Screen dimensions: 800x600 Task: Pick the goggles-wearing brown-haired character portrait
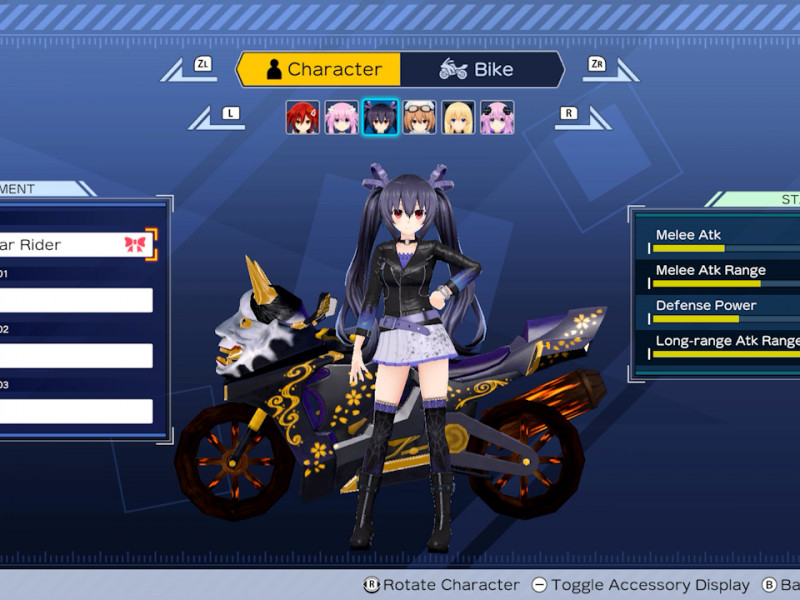tap(419, 117)
